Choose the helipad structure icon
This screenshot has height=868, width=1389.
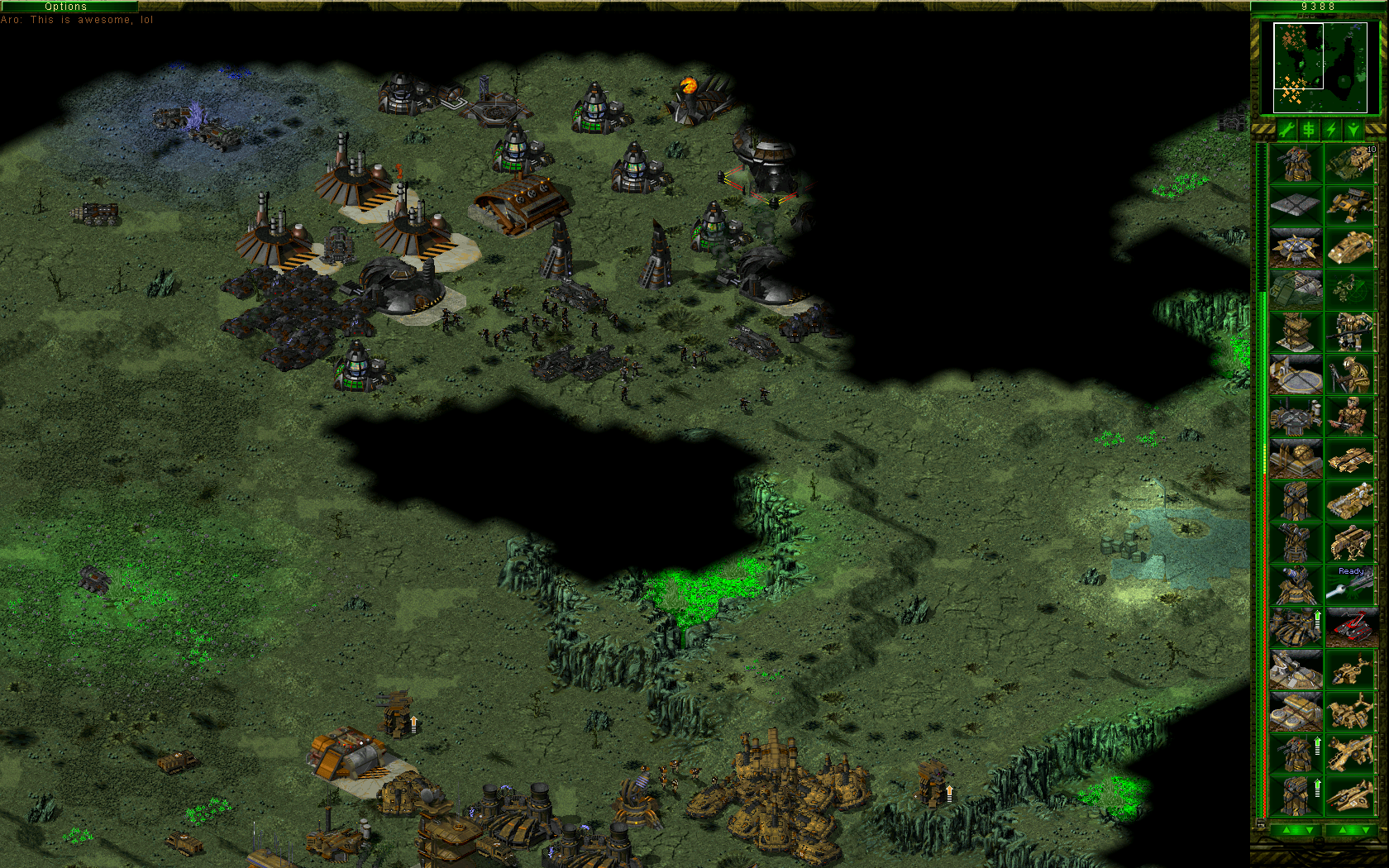click(1296, 374)
